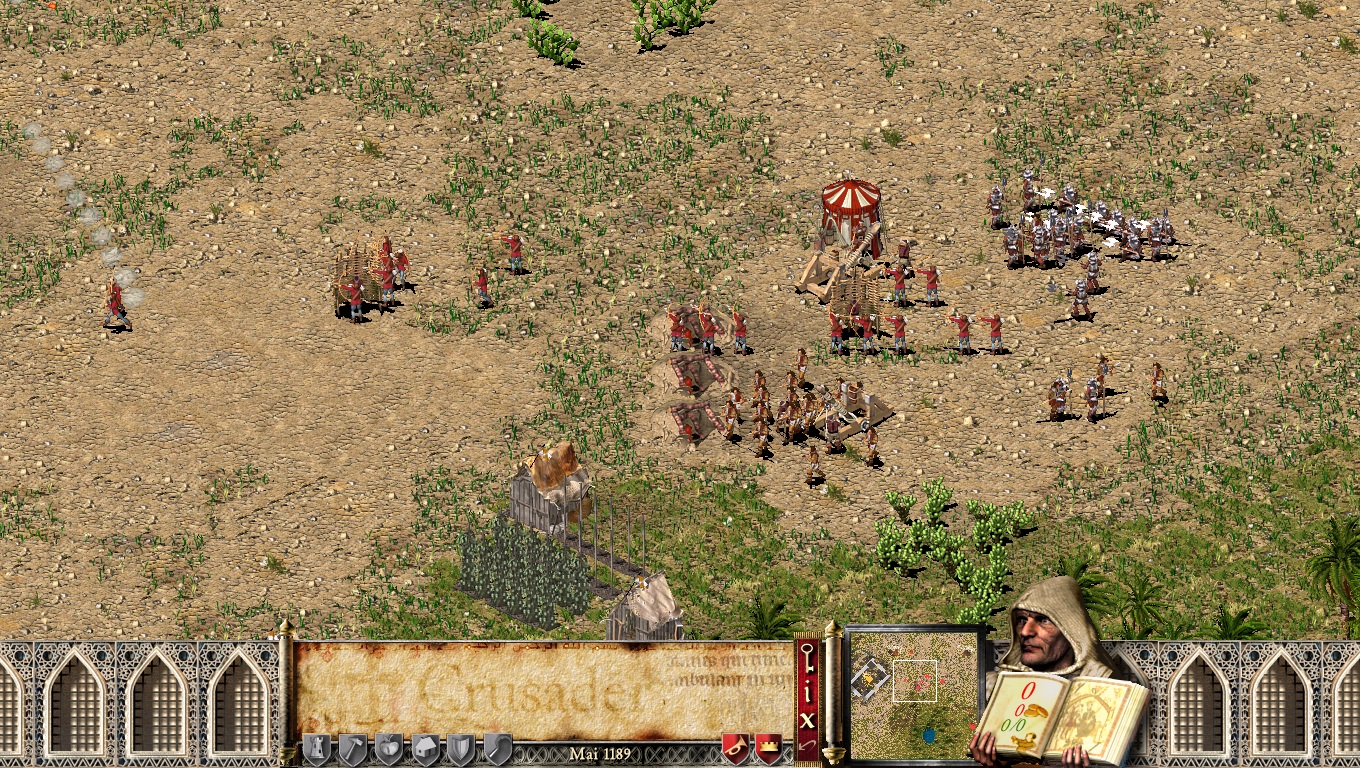
Task: Click the viewport rectangle on the minimap
Action: click(915, 681)
